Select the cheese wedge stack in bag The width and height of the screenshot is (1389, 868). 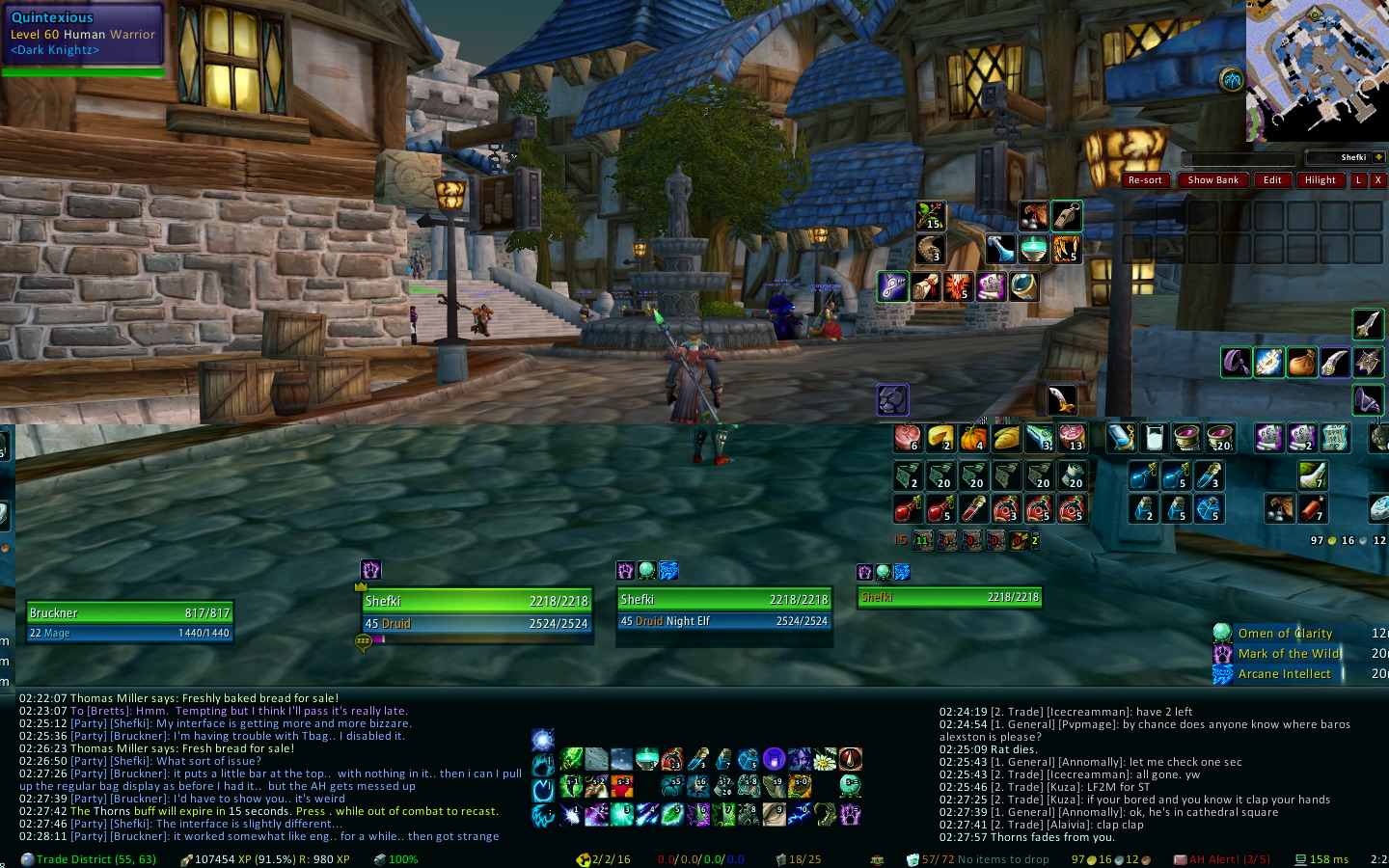click(940, 439)
